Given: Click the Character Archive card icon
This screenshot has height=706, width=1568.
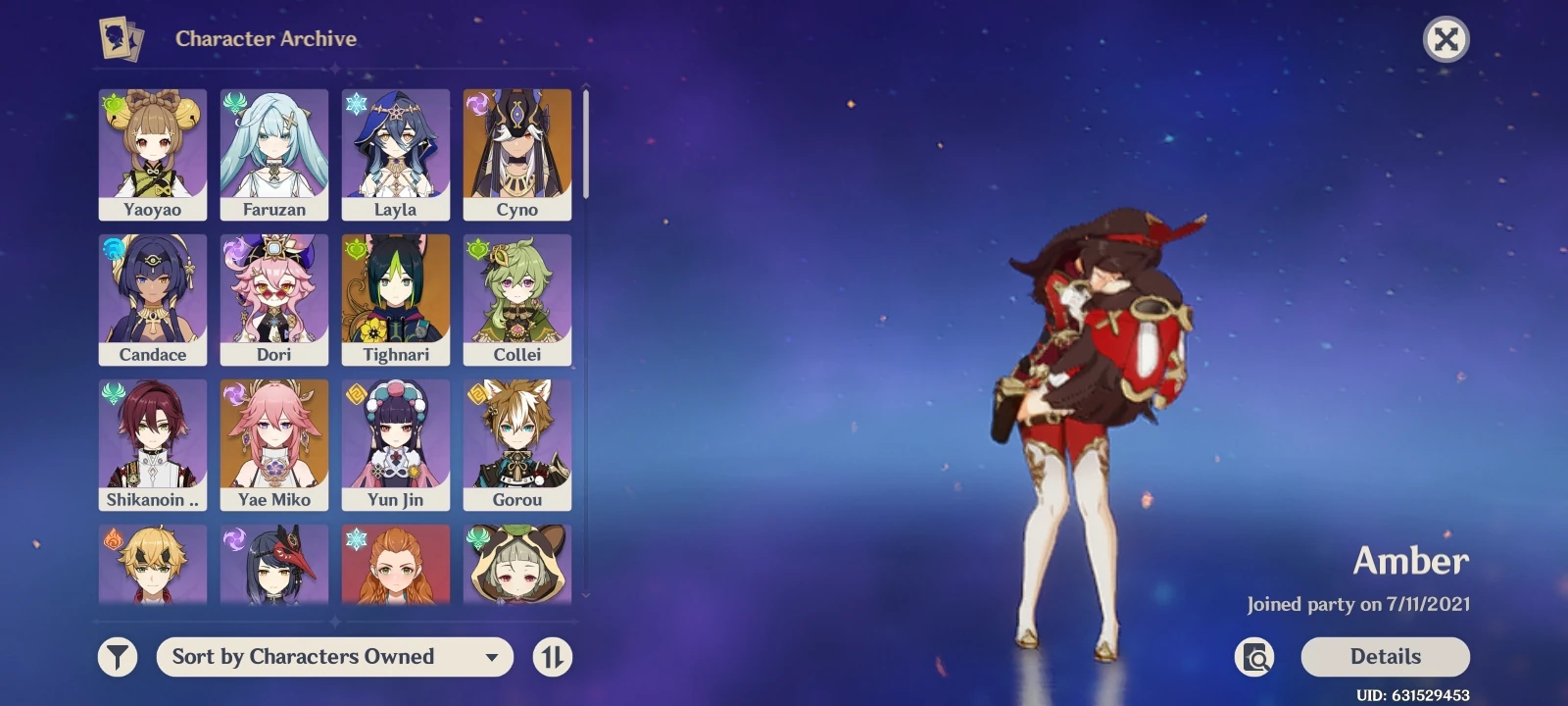Looking at the screenshot, I should 120,39.
